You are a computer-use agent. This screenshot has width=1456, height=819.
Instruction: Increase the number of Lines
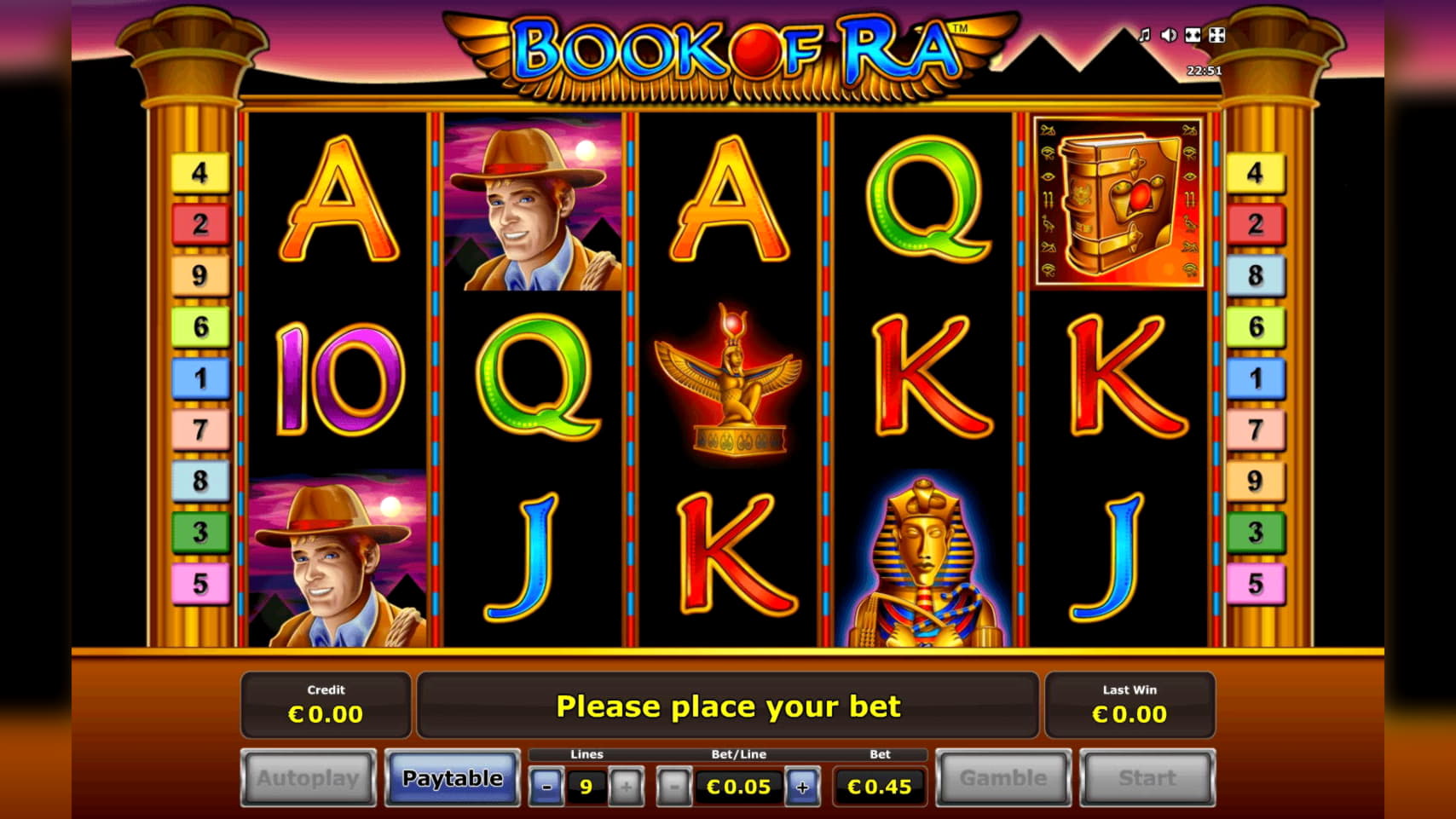pyautogui.click(x=626, y=787)
